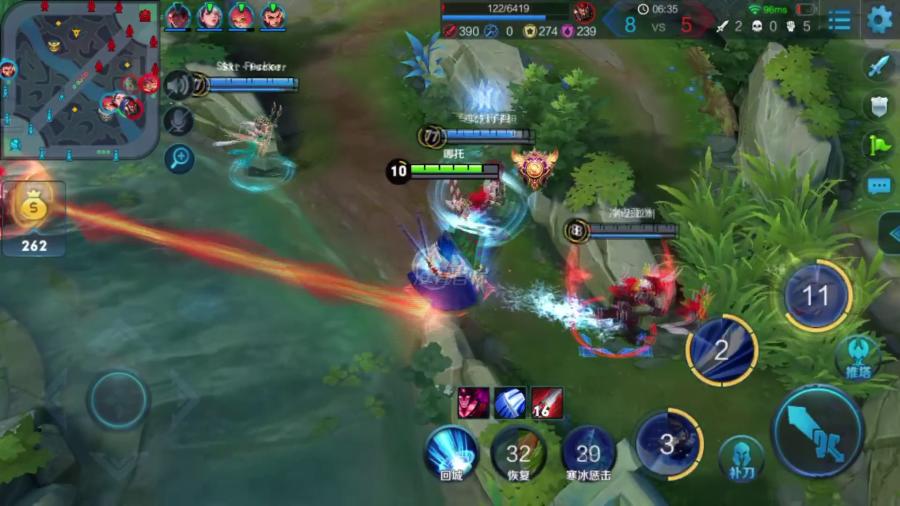Screen dimensions: 900x506
Task: Activate the skill with number 3
Action: pyautogui.click(x=667, y=443)
